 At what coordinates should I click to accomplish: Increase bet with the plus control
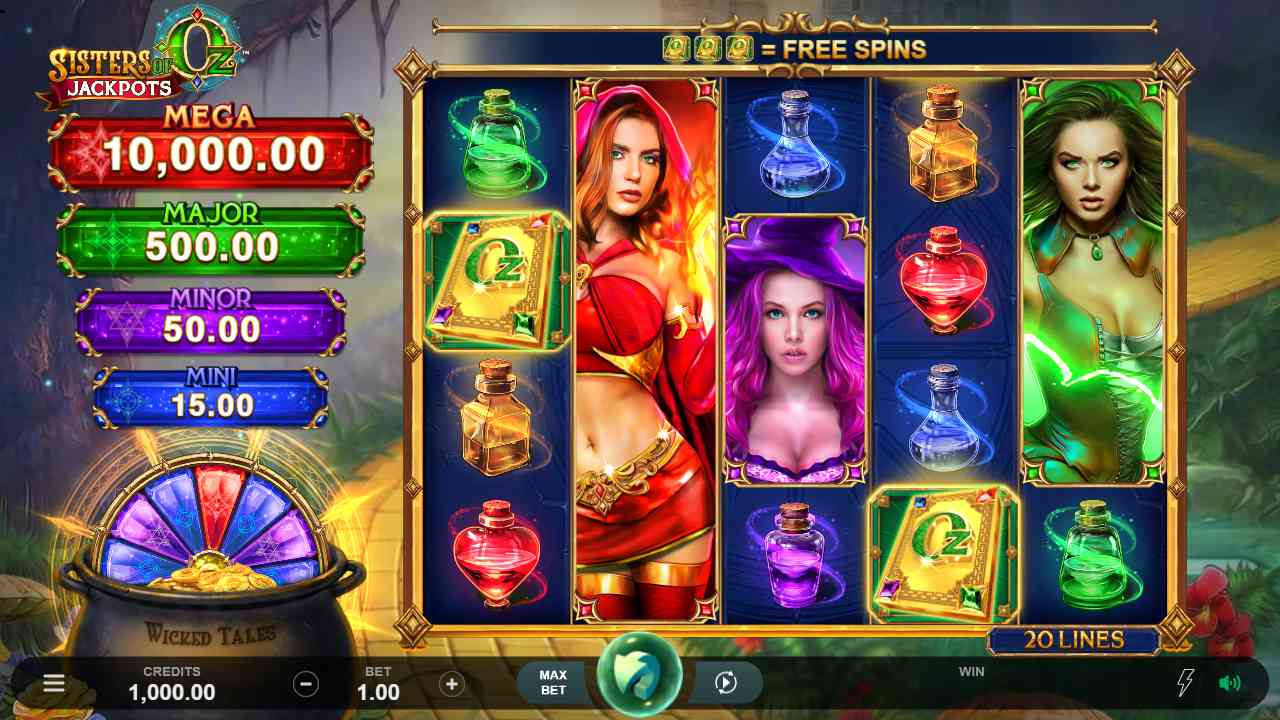(x=451, y=684)
